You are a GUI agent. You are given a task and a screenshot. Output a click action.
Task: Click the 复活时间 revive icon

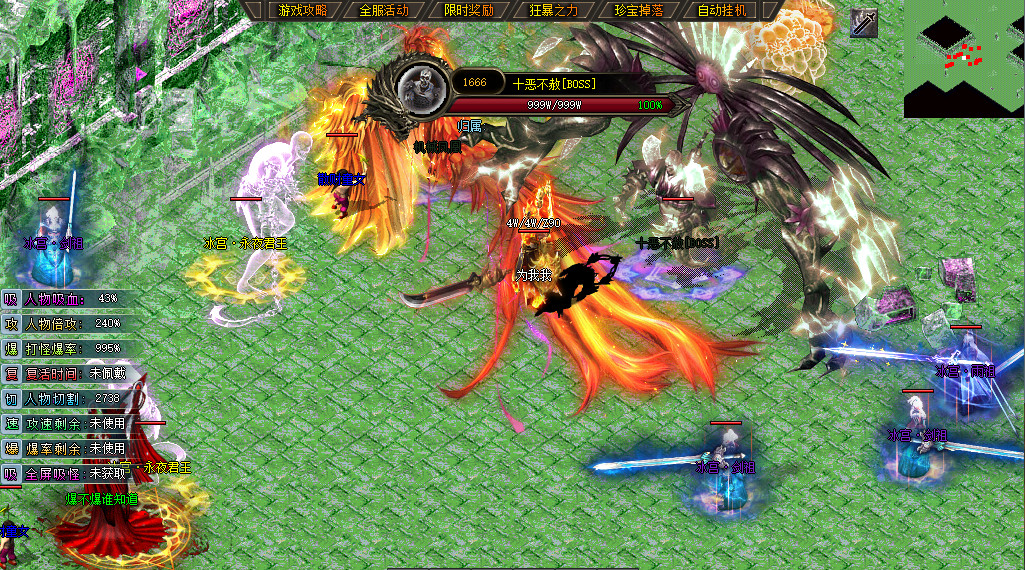click(11, 373)
